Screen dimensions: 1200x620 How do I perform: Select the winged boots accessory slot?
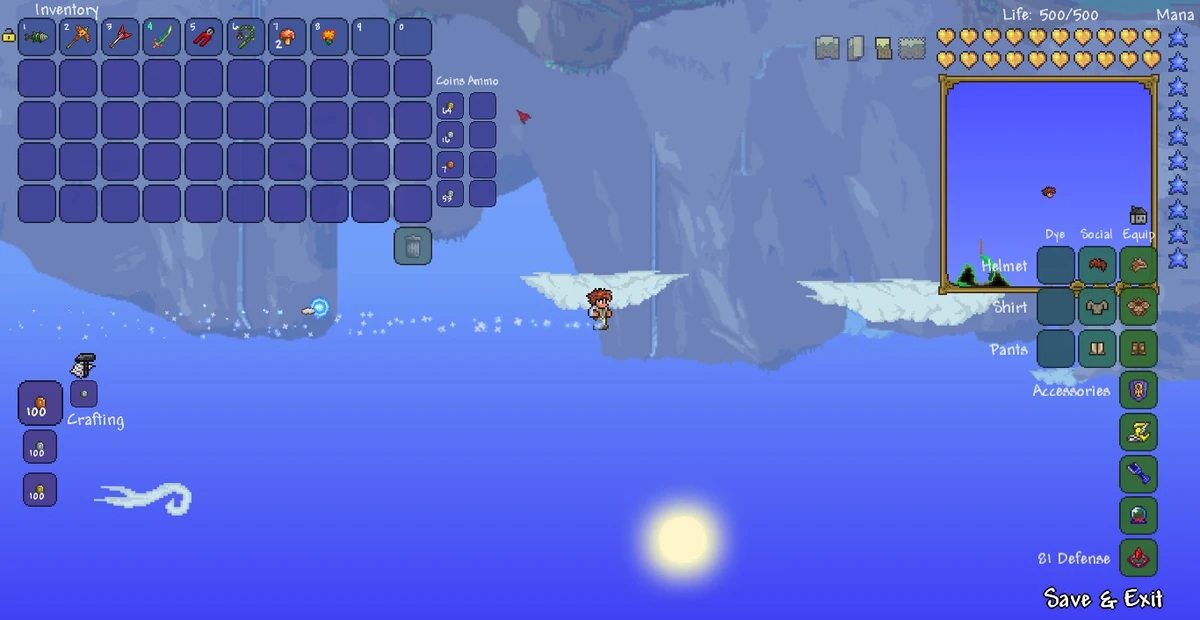click(1138, 432)
